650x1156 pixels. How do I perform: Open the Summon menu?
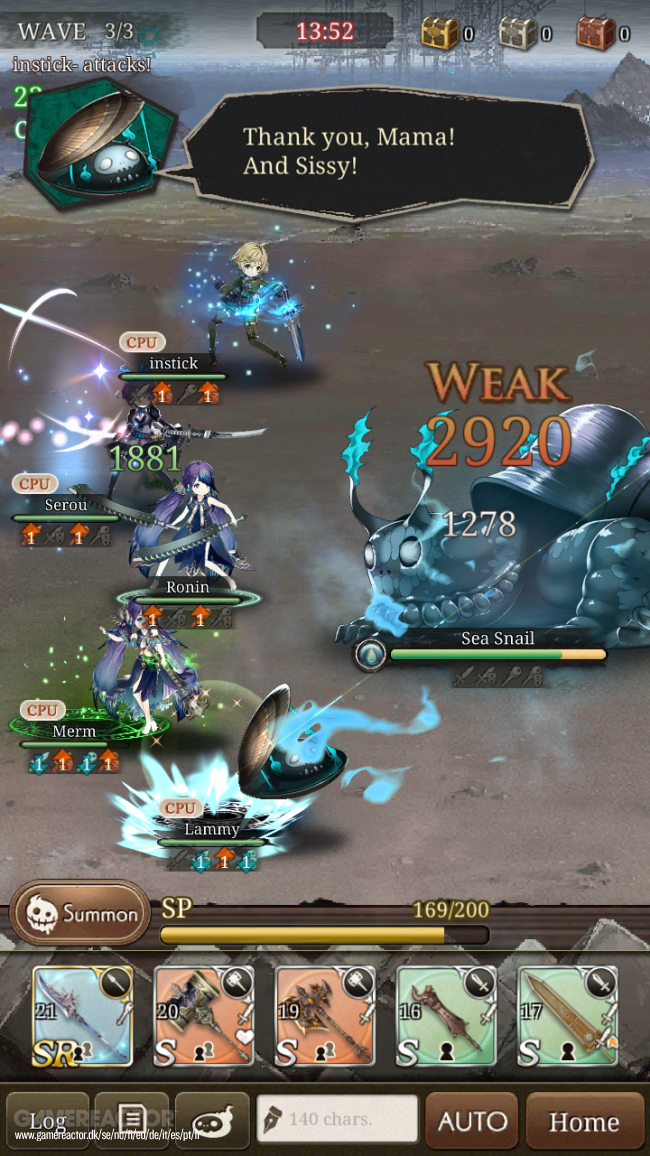click(x=80, y=913)
